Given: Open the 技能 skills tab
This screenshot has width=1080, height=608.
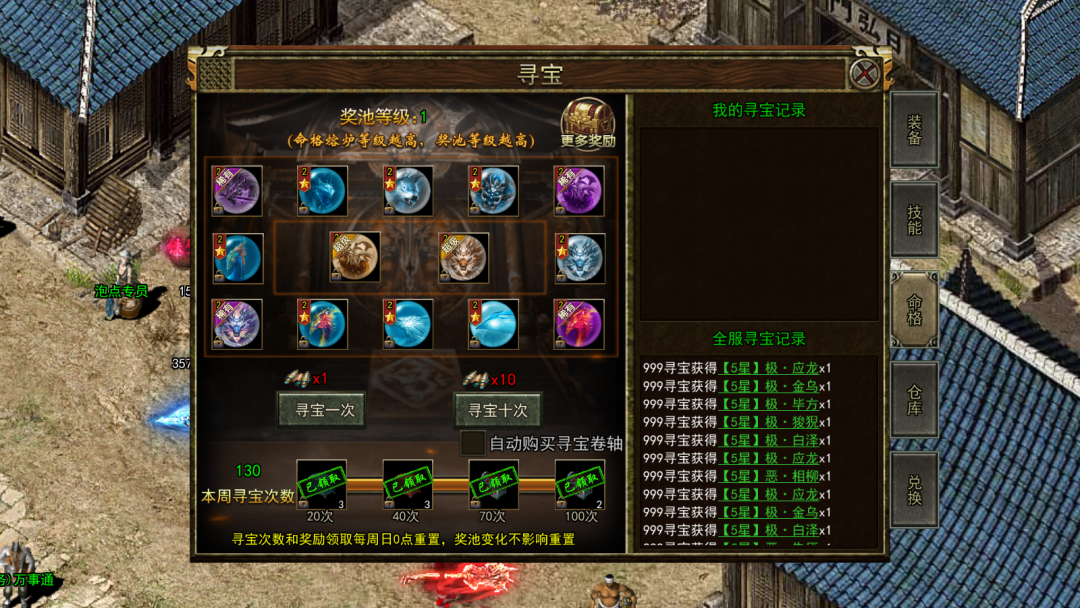Looking at the screenshot, I should coord(914,219).
